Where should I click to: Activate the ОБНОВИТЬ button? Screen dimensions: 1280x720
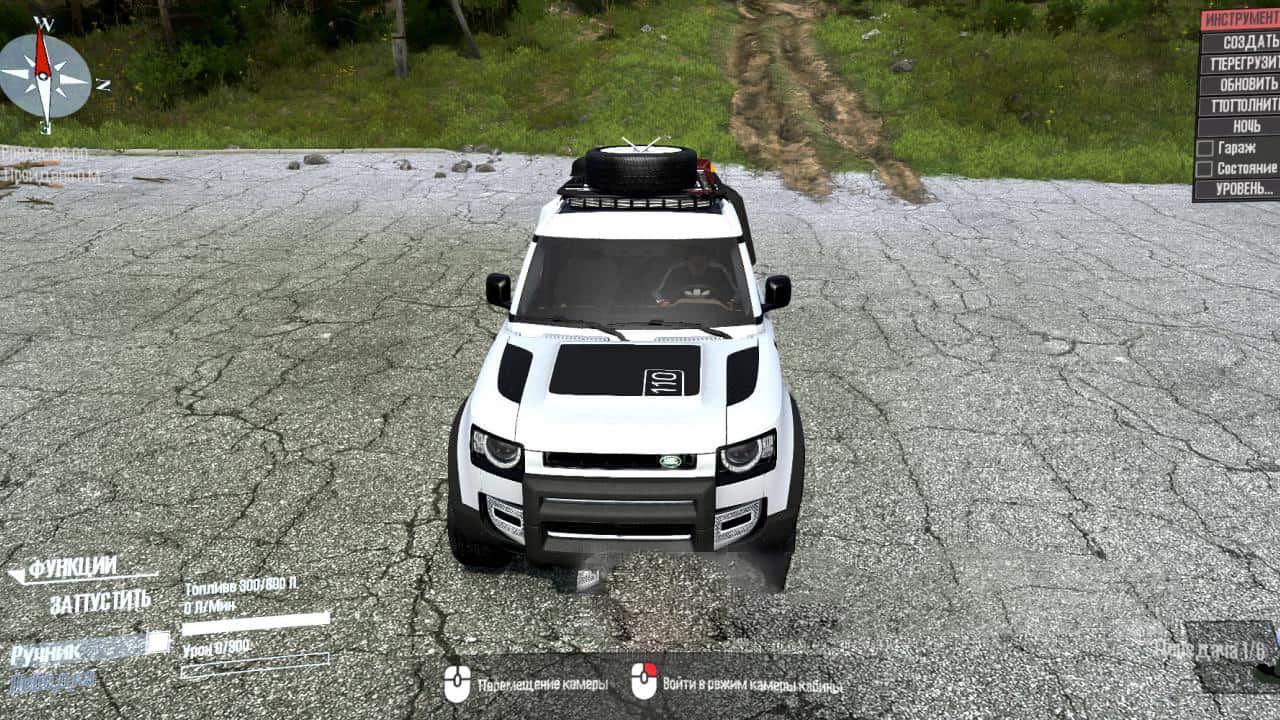[1240, 84]
